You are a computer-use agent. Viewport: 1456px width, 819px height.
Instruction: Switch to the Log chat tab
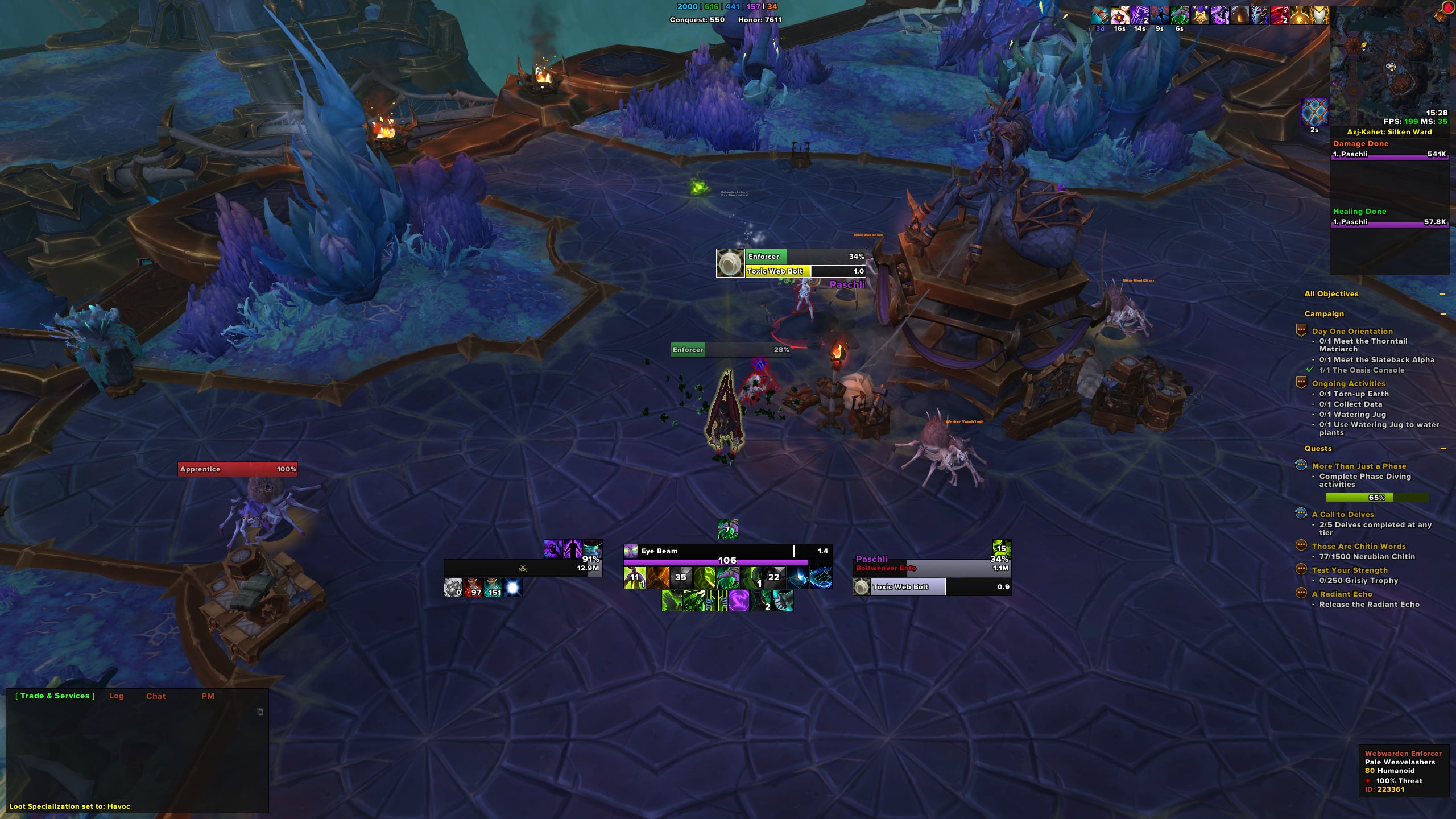116,696
